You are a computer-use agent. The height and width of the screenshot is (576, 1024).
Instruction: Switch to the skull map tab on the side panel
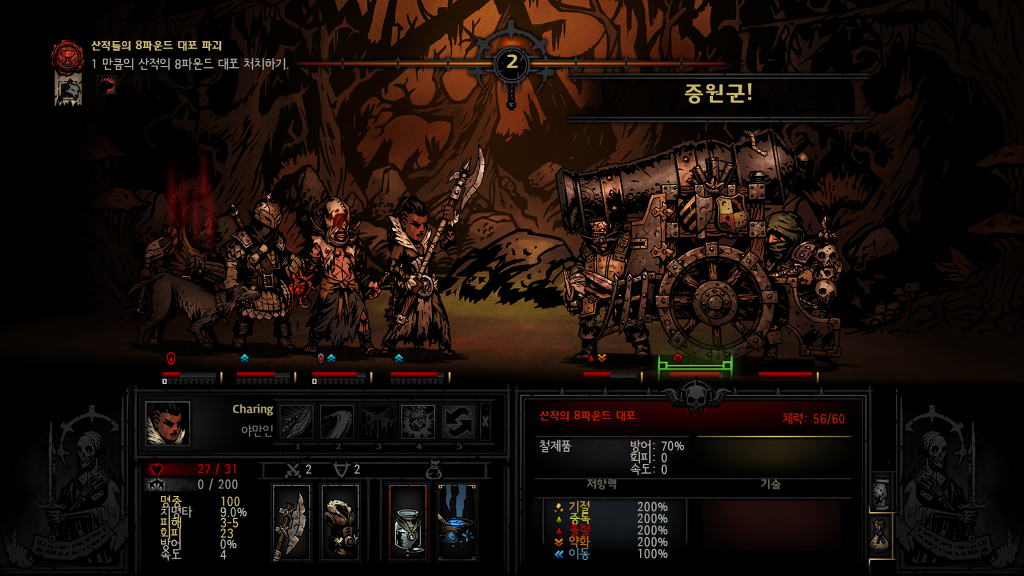(881, 492)
